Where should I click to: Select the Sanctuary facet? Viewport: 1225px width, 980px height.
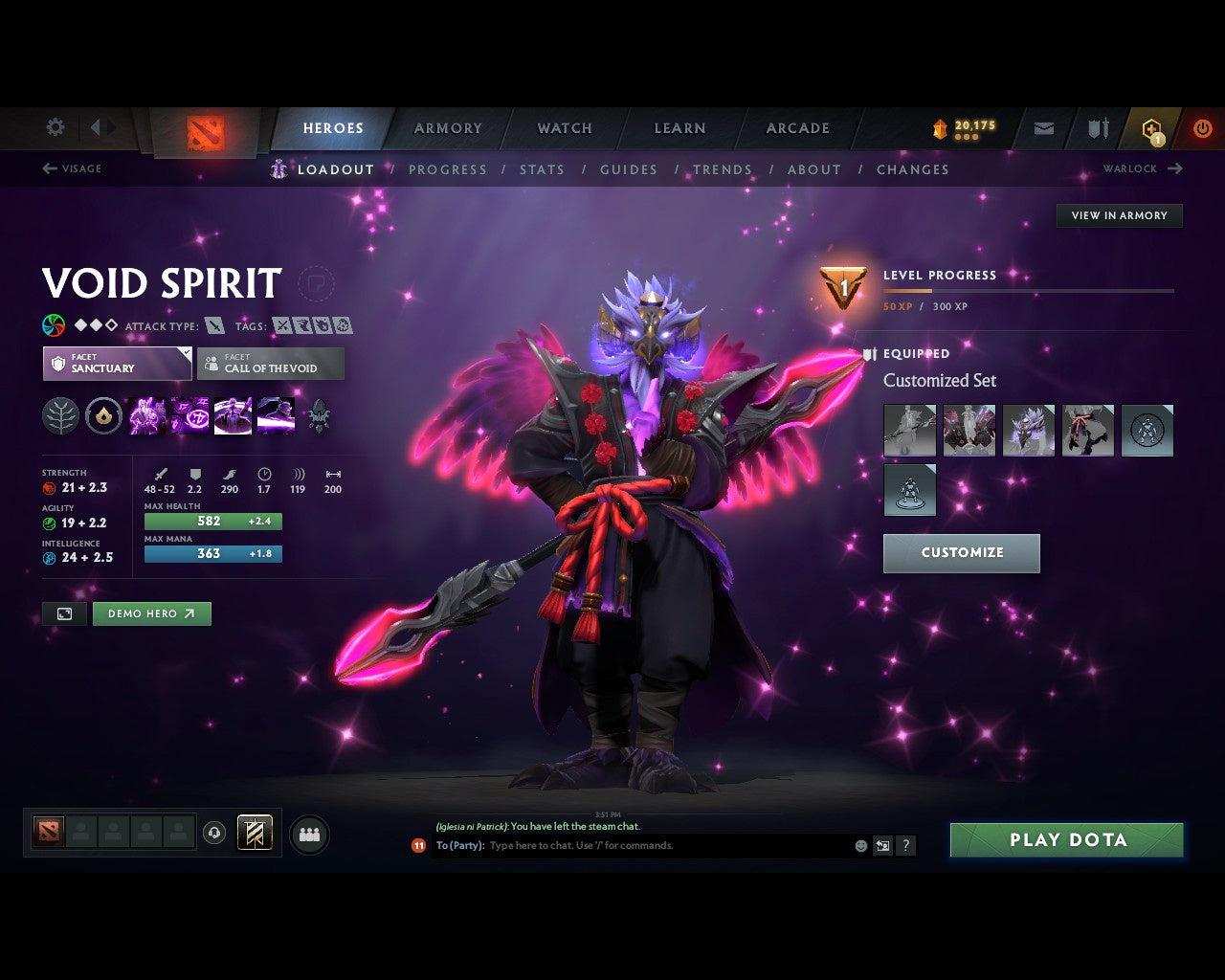pos(116,364)
